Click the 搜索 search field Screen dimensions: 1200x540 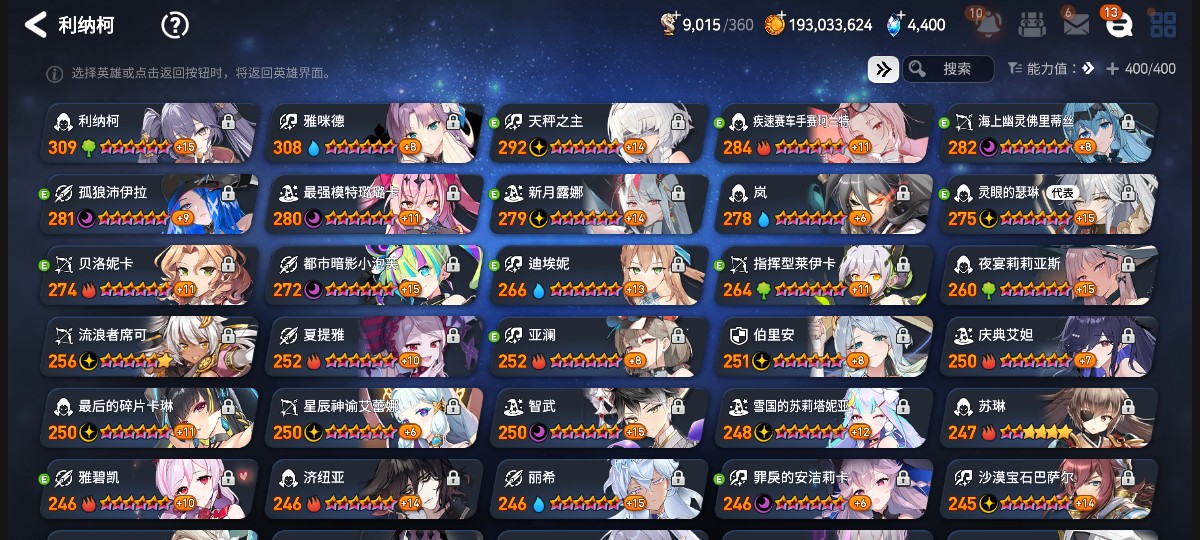948,69
